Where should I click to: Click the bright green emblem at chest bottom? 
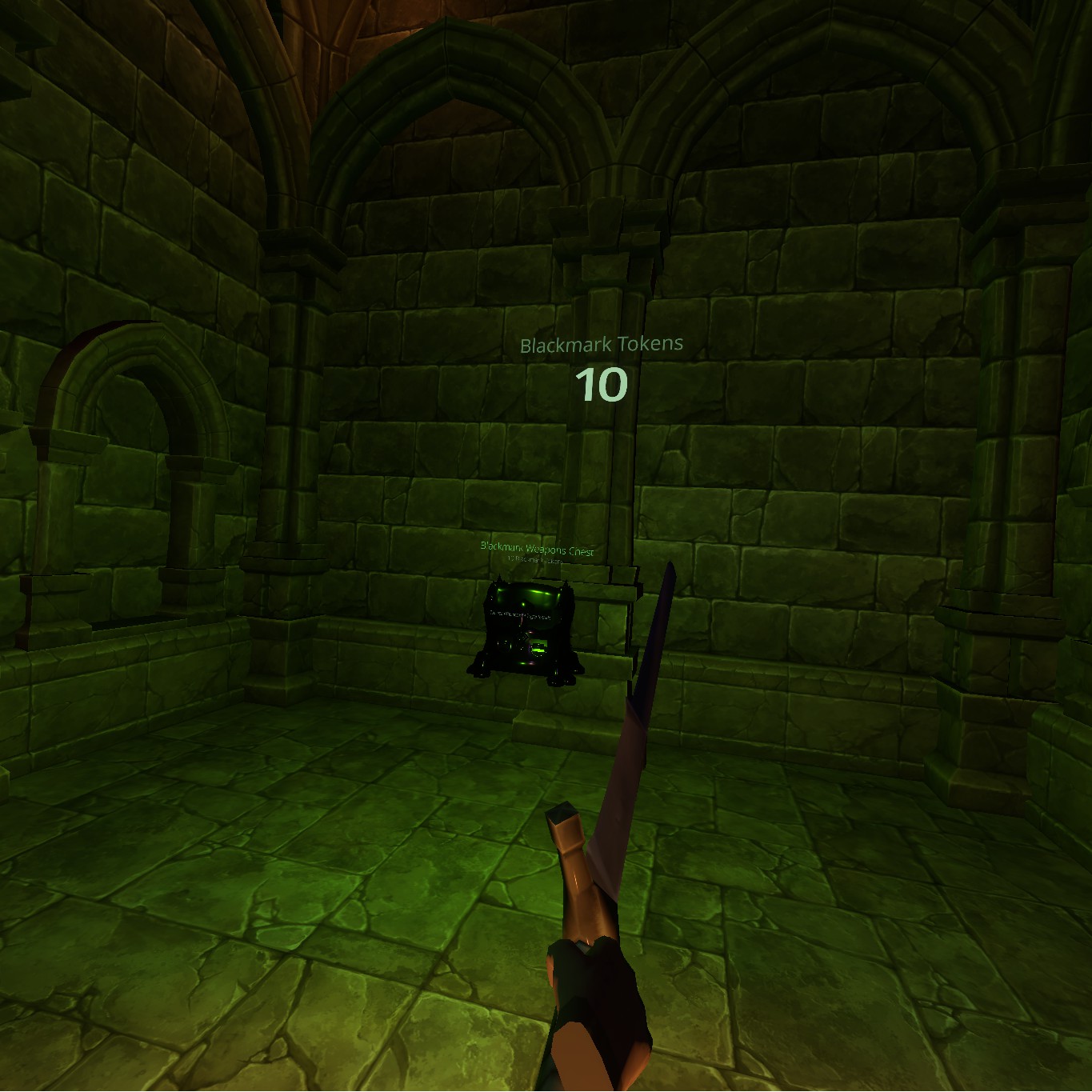pos(538,648)
